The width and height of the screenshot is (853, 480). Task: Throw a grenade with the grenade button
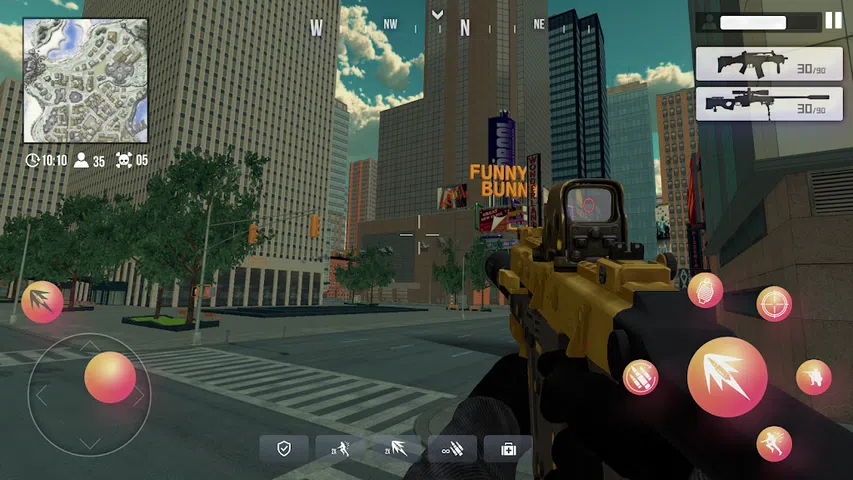point(705,290)
